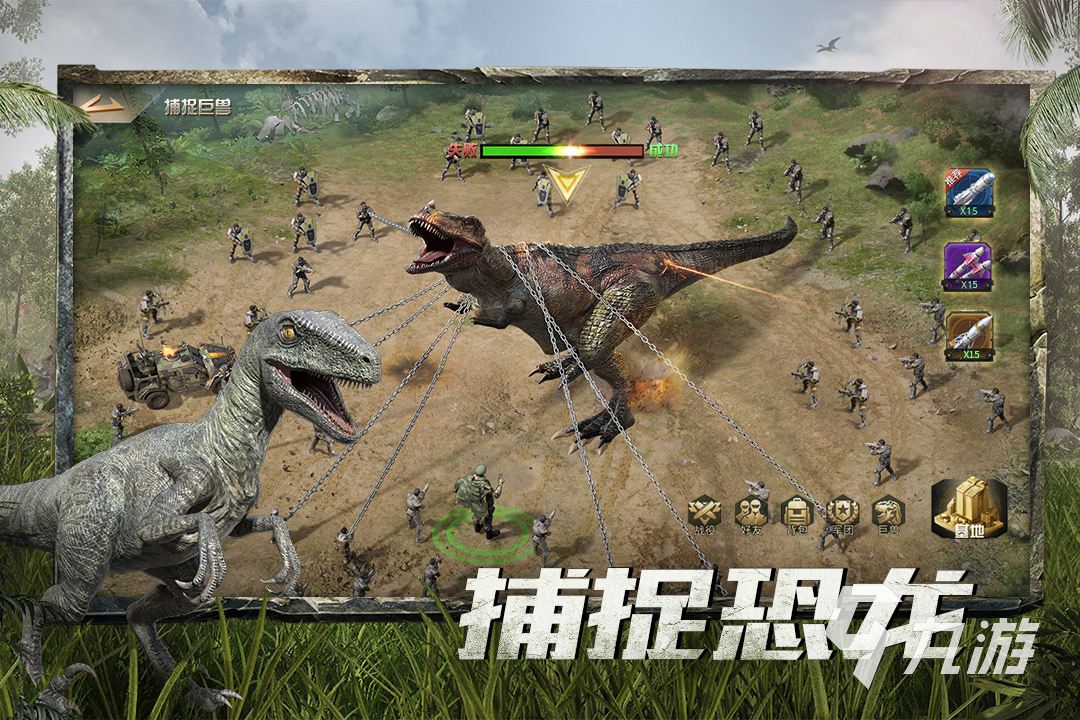Open the 战役 campaign menu
This screenshot has height=720, width=1080.
705,514
